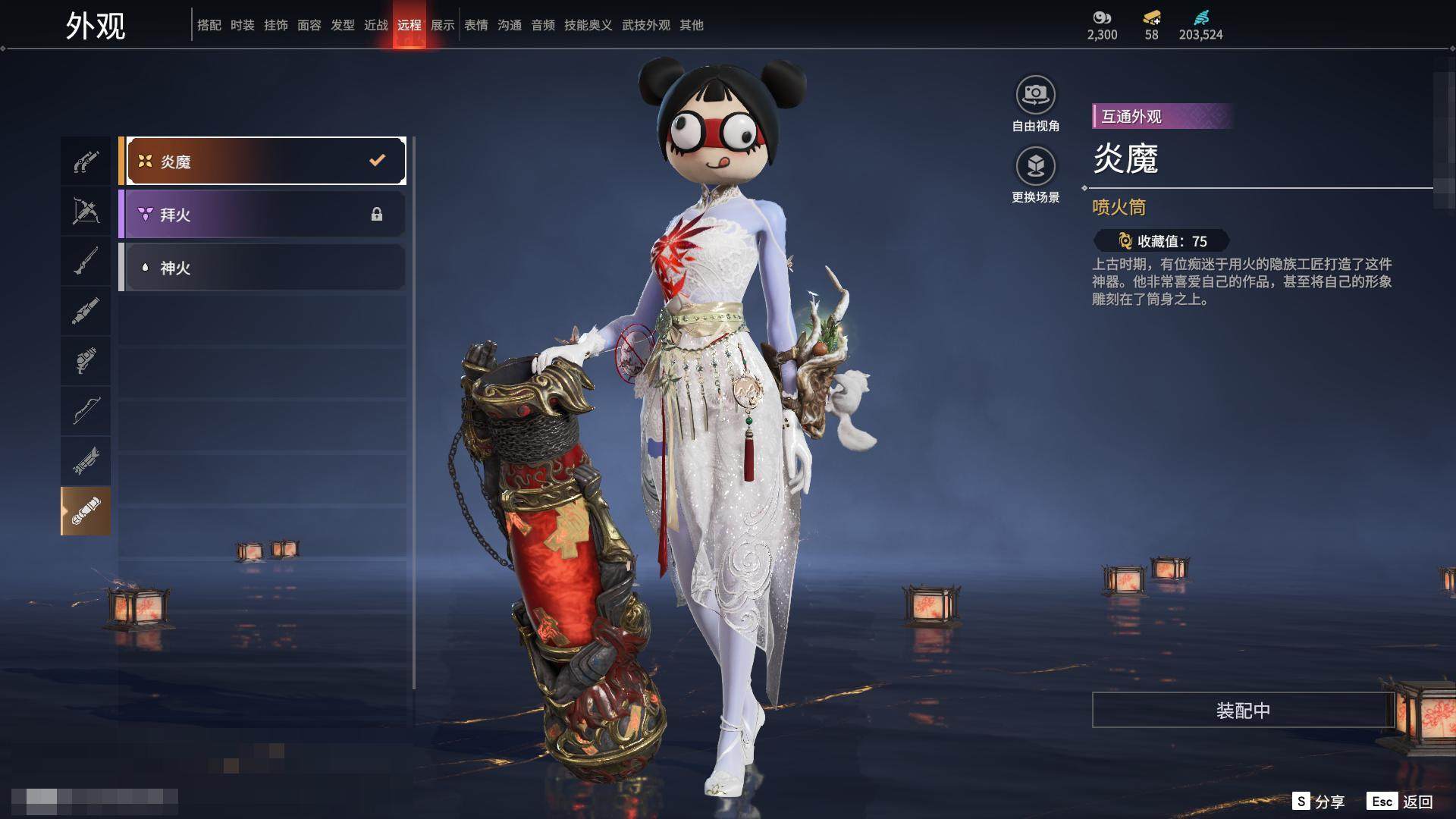Select the musket rifle weapon category
Image resolution: width=1456 pixels, height=819 pixels.
point(86,261)
